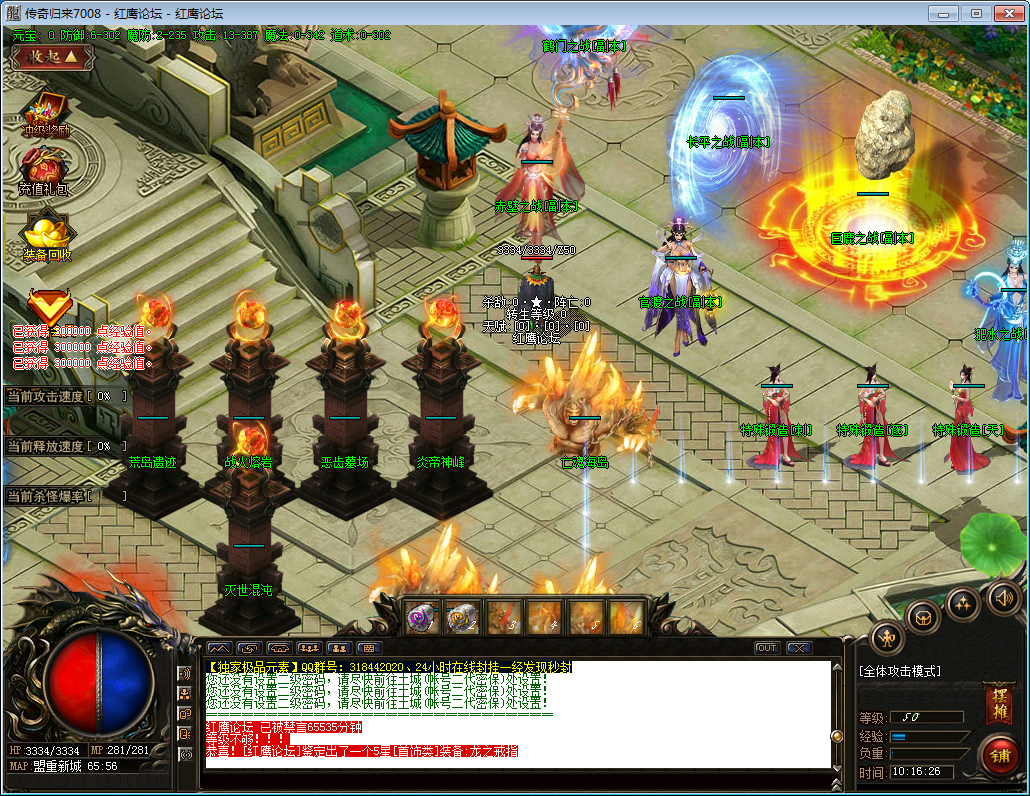The width and height of the screenshot is (1030, 796).
Task: Click in the chat log window
Action: pyautogui.click(x=518, y=713)
